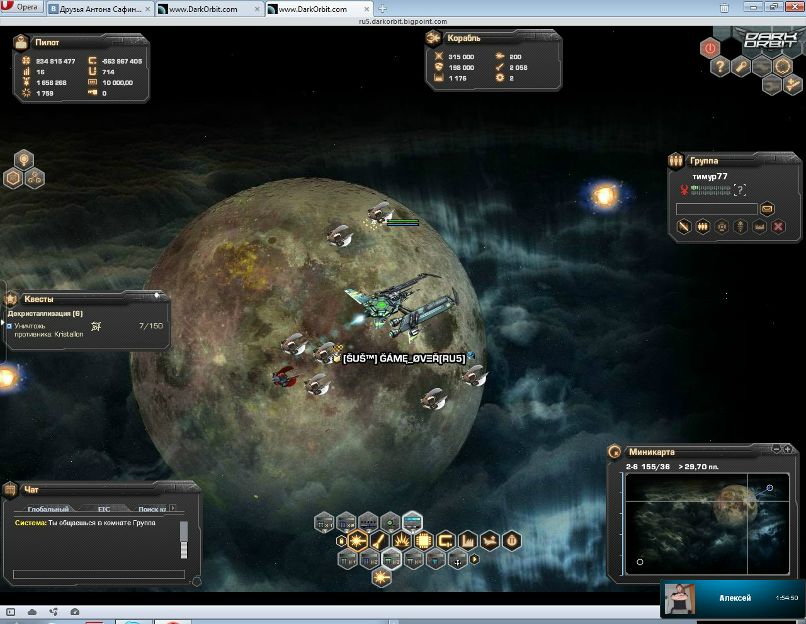Switch to the EIC chat tab

click(104, 509)
